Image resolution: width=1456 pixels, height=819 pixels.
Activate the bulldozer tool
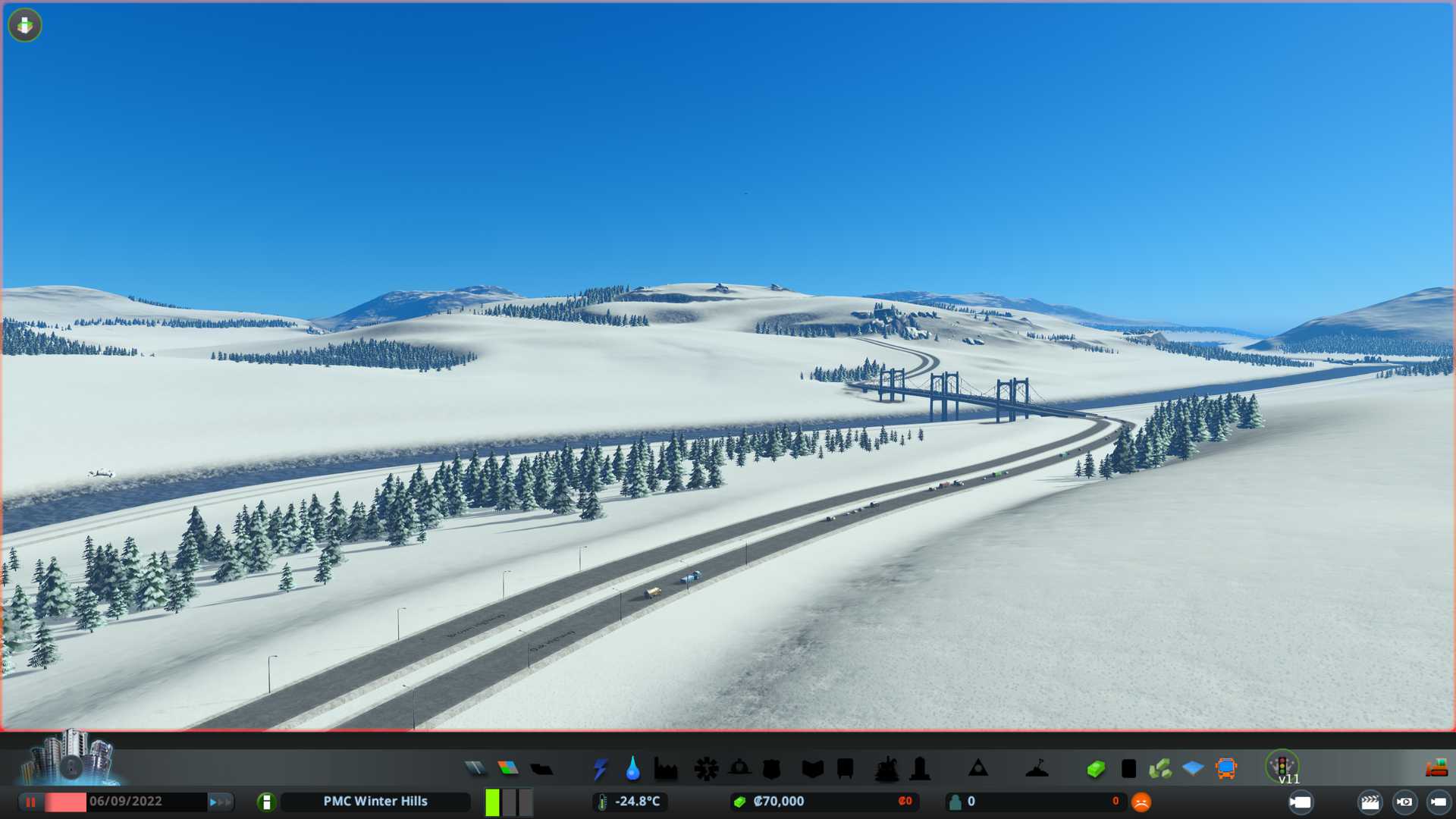pos(1436,768)
